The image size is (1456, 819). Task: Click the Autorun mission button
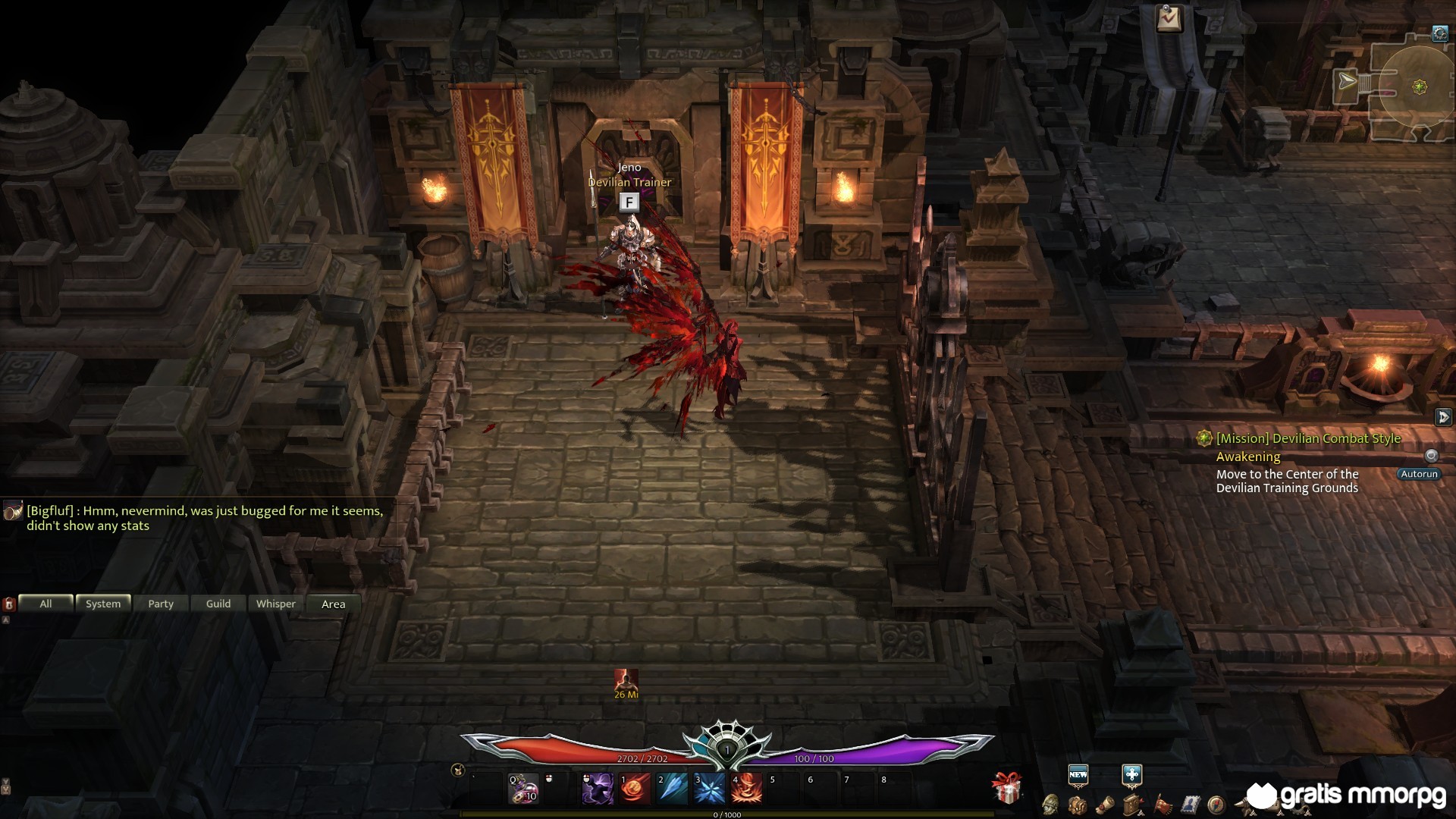[x=1419, y=474]
